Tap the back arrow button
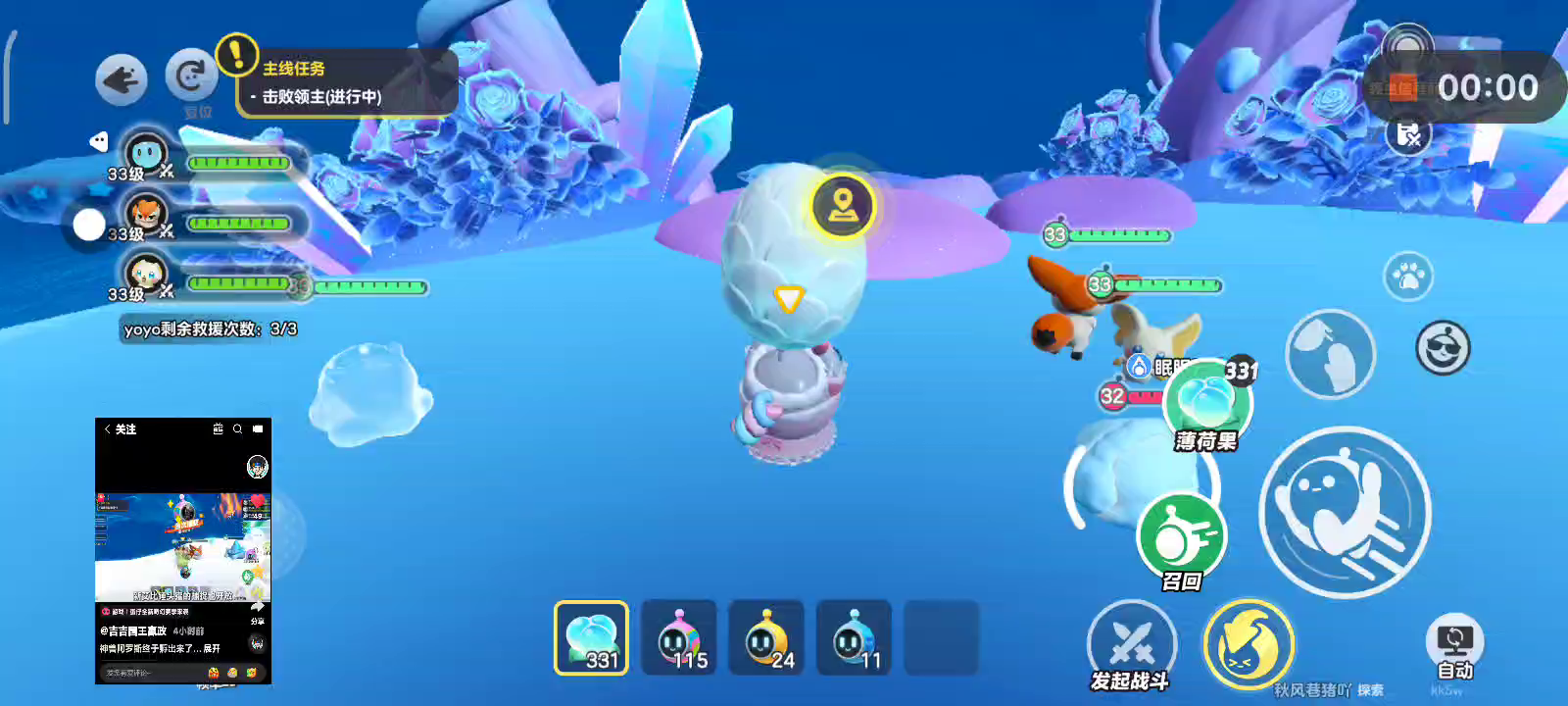1568x706 pixels. (x=122, y=79)
